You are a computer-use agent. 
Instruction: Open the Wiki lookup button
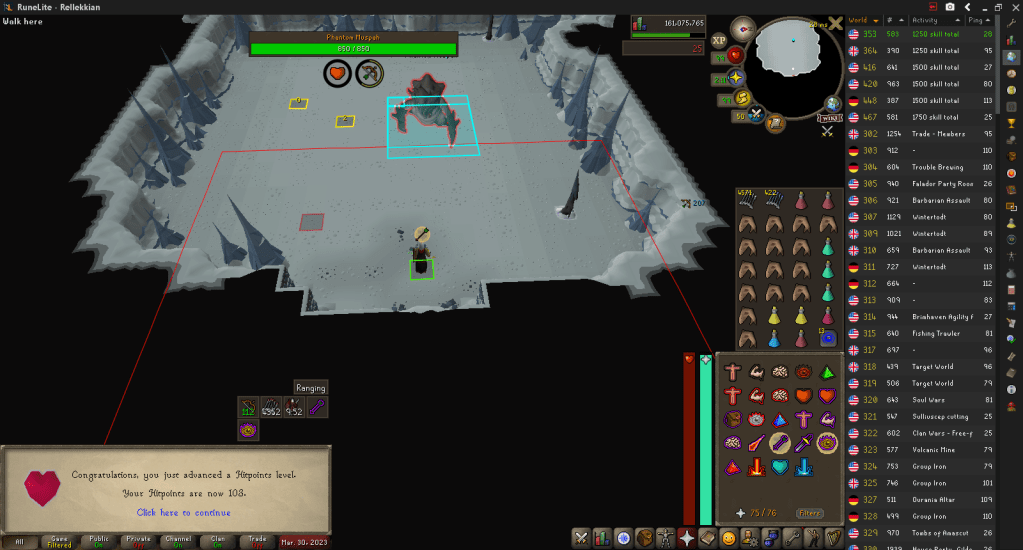click(830, 120)
